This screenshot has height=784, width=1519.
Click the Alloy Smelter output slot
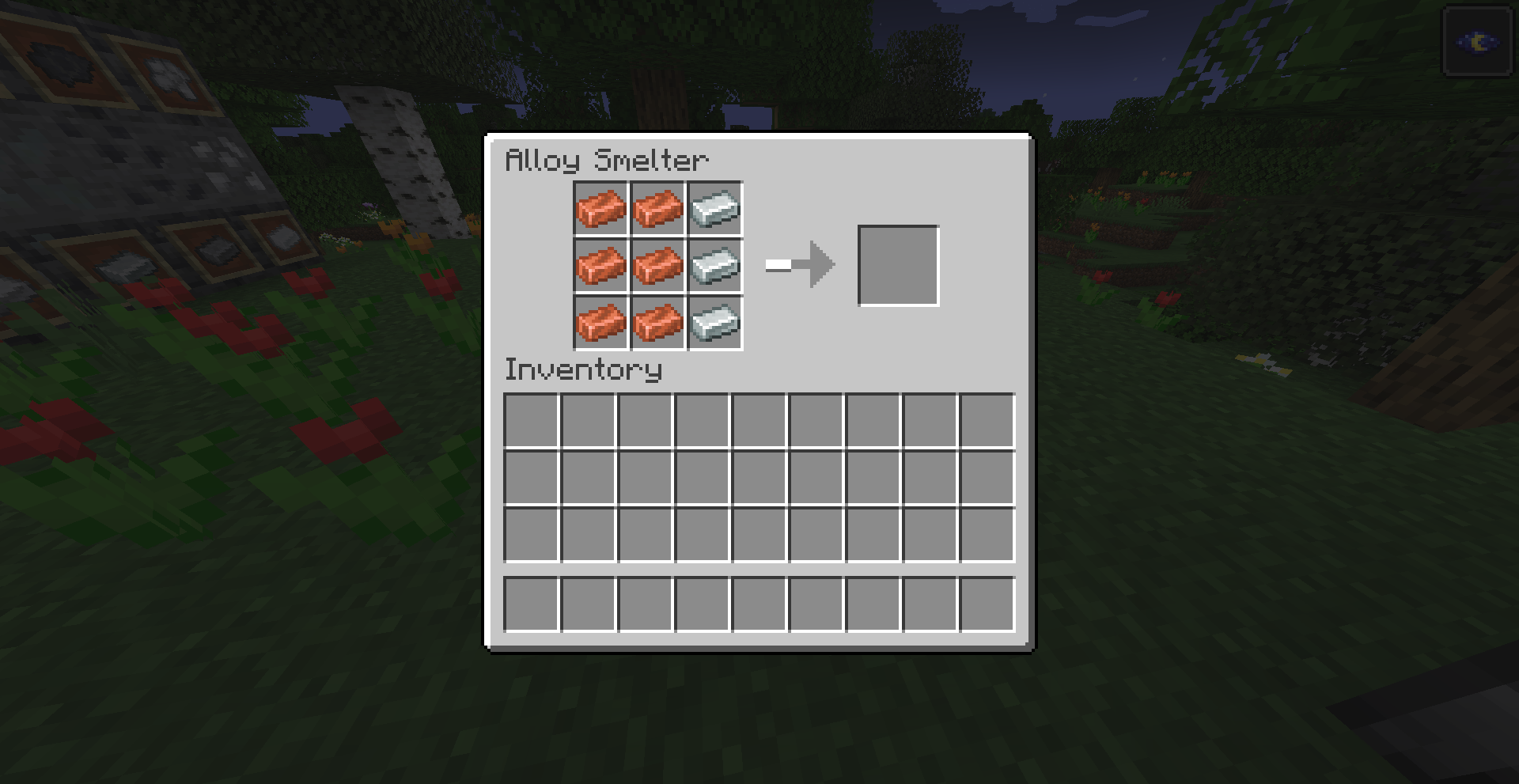(898, 264)
